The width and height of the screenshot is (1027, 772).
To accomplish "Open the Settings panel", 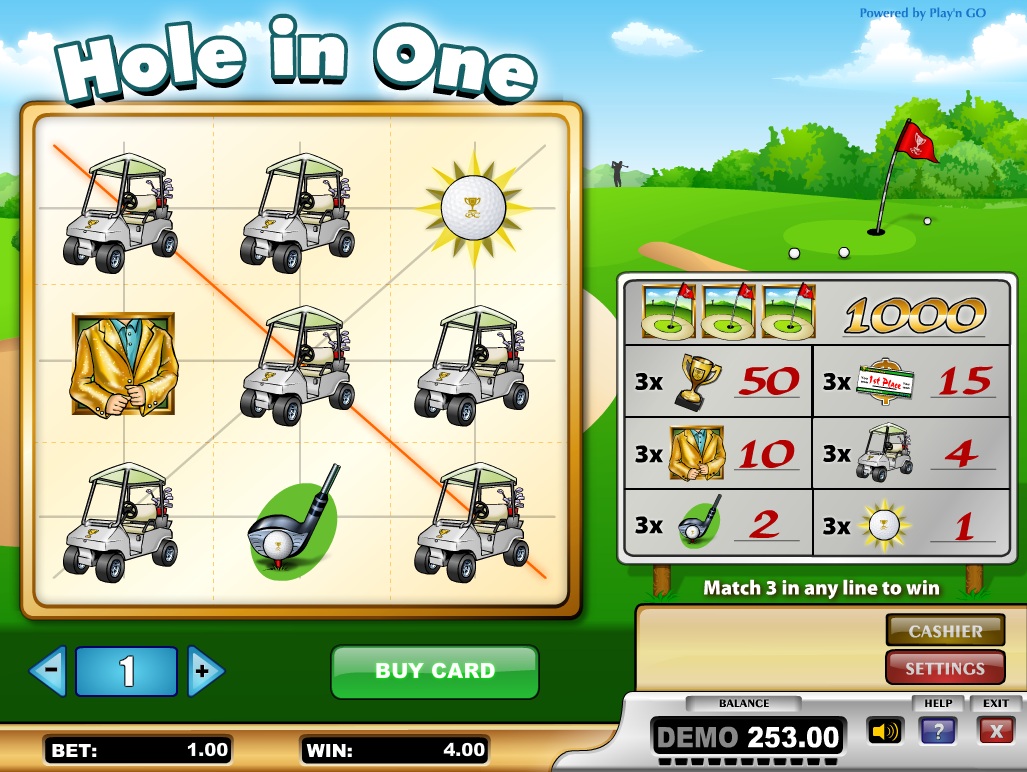I will pos(945,668).
